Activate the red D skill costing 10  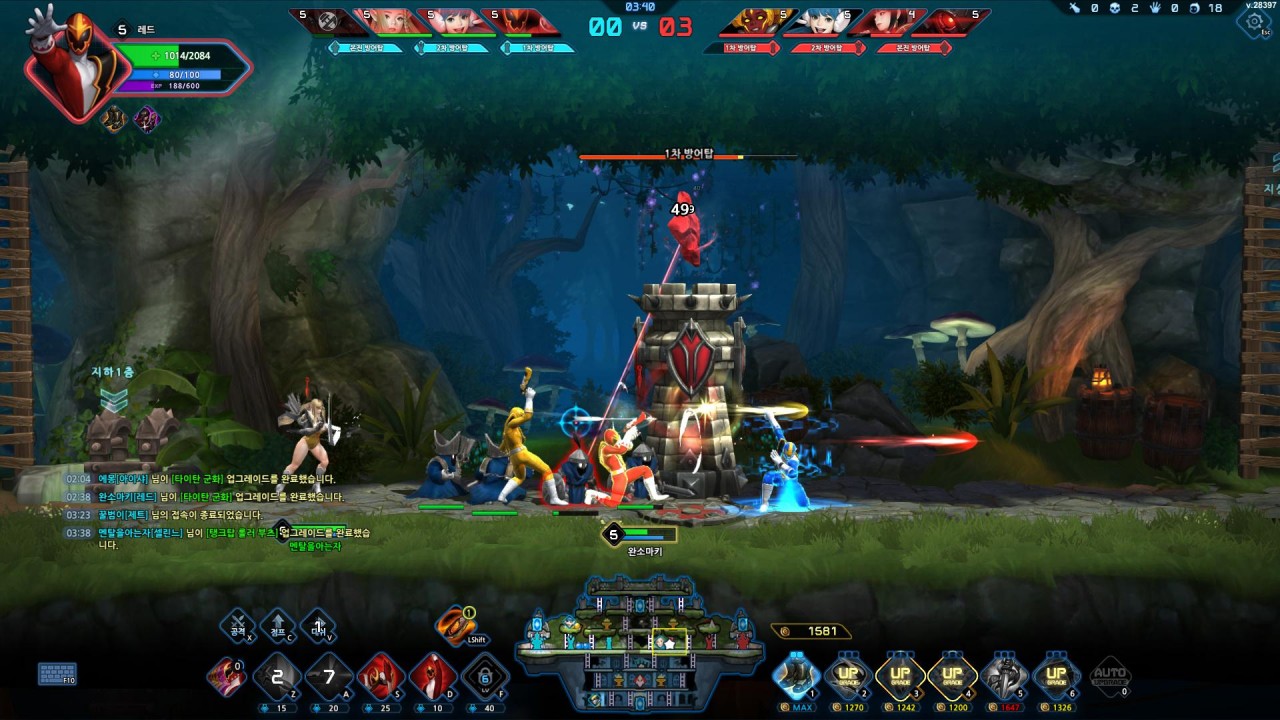pos(433,677)
